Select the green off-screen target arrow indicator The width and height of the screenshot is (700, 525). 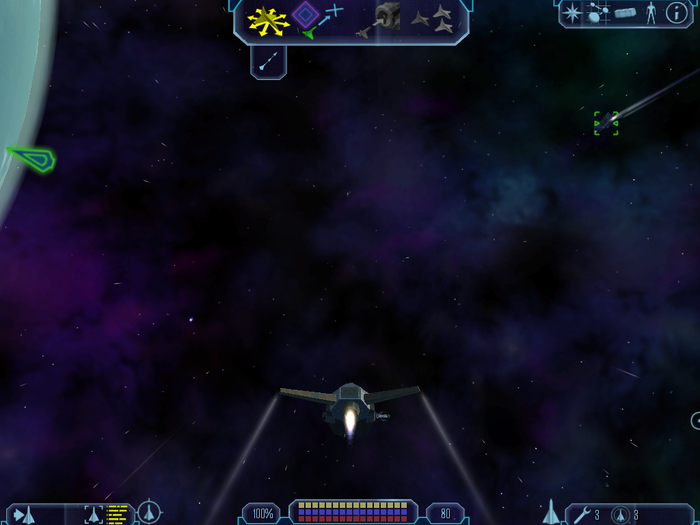click(x=30, y=158)
